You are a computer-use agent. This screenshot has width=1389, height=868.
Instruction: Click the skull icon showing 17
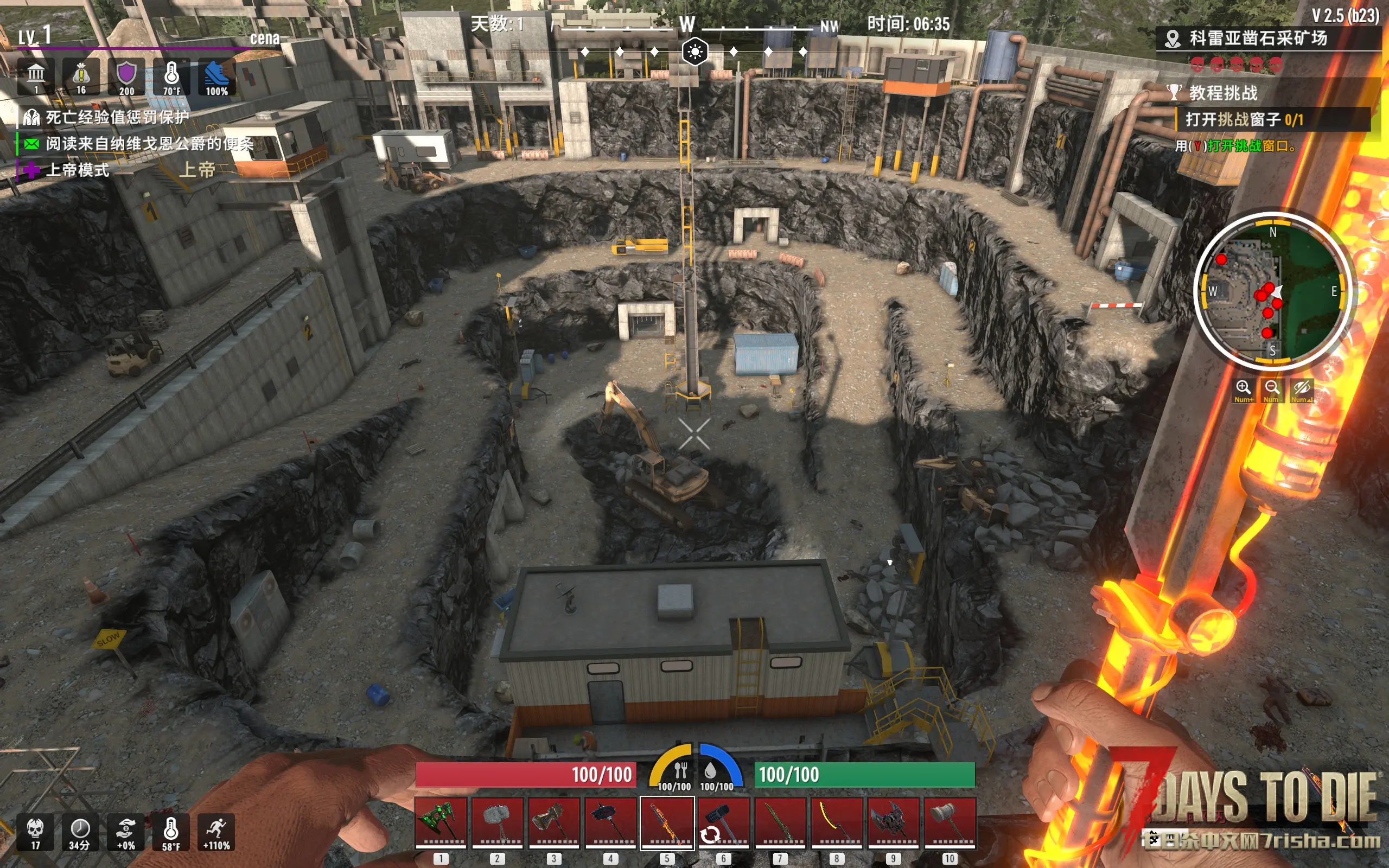36,832
